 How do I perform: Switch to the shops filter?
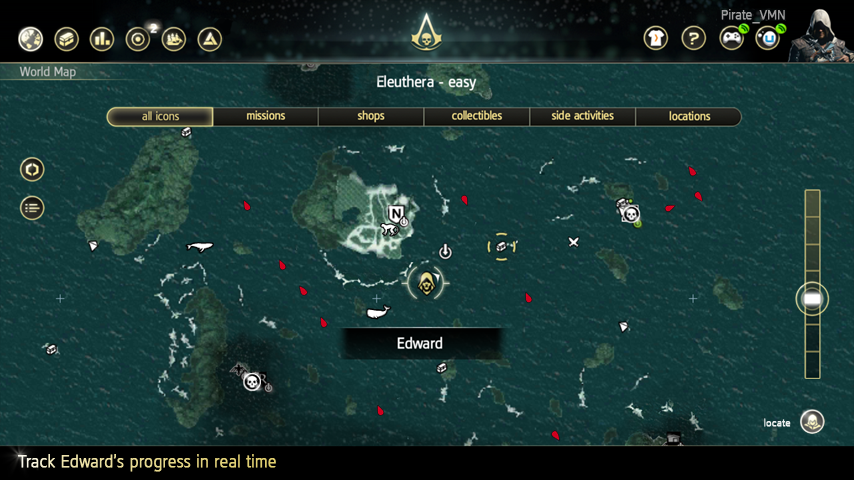pos(371,116)
